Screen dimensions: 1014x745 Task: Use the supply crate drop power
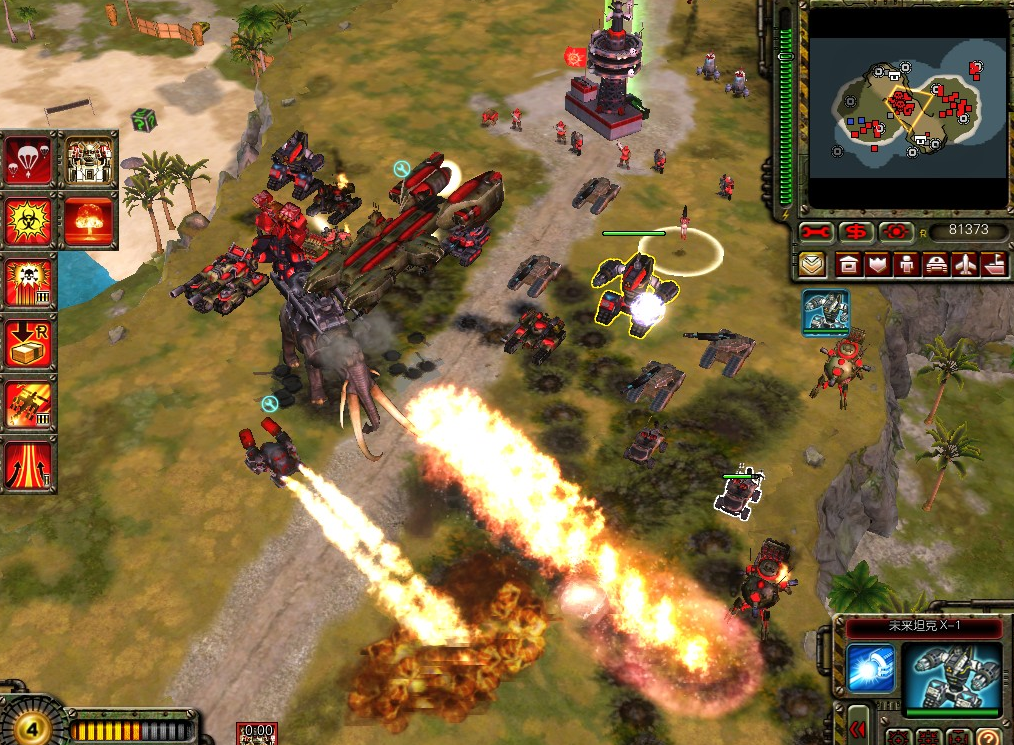29,343
